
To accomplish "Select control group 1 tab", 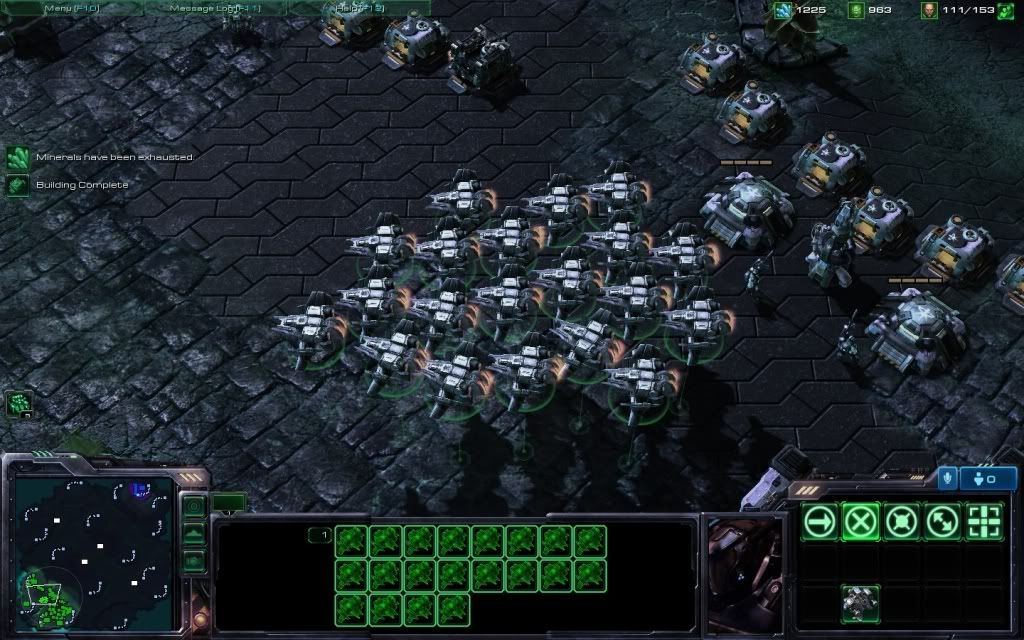I will 319,535.
